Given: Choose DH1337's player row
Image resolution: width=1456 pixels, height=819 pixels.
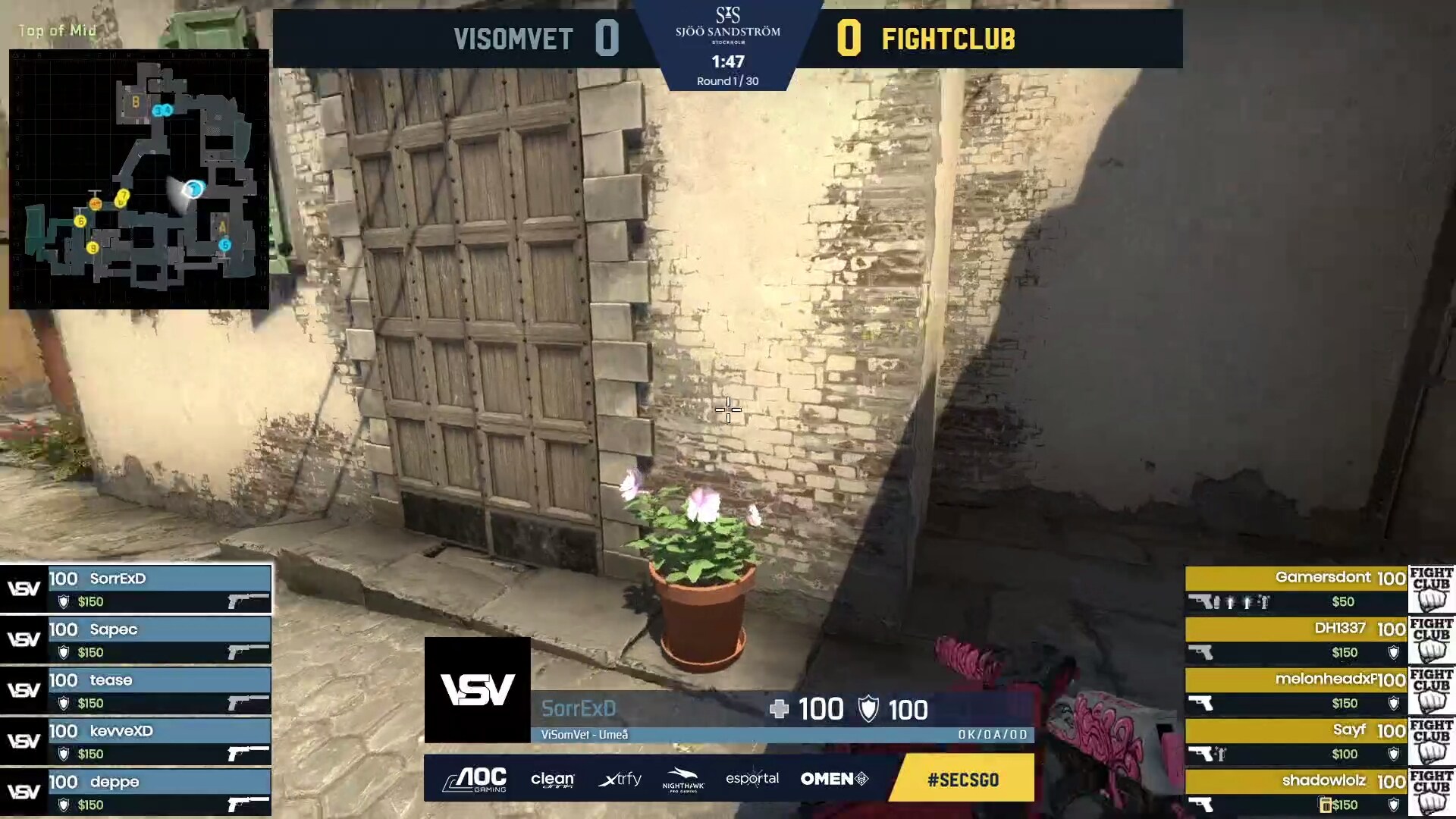Looking at the screenshot, I should 1297,639.
